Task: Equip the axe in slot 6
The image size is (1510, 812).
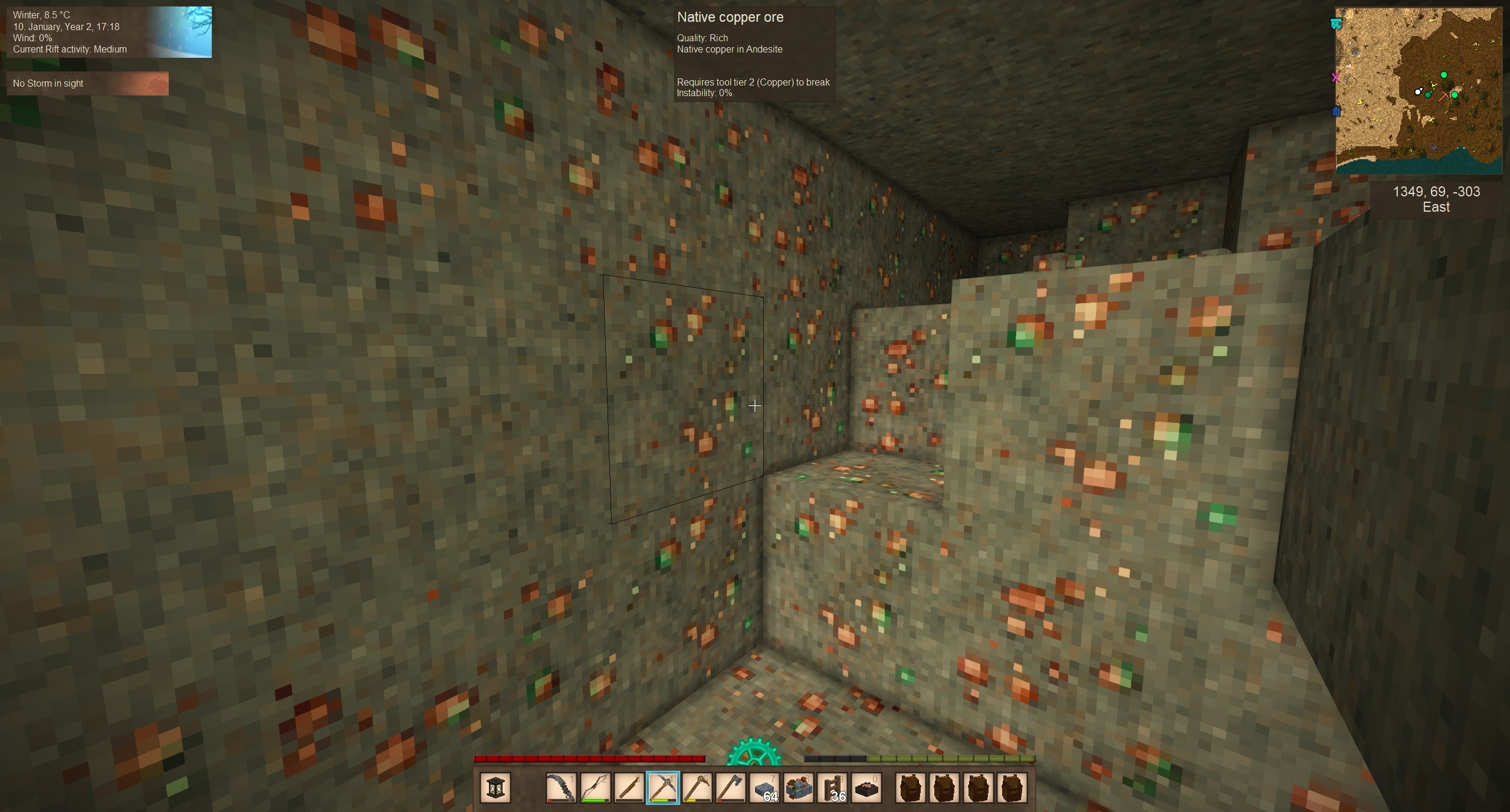Action: [731, 788]
